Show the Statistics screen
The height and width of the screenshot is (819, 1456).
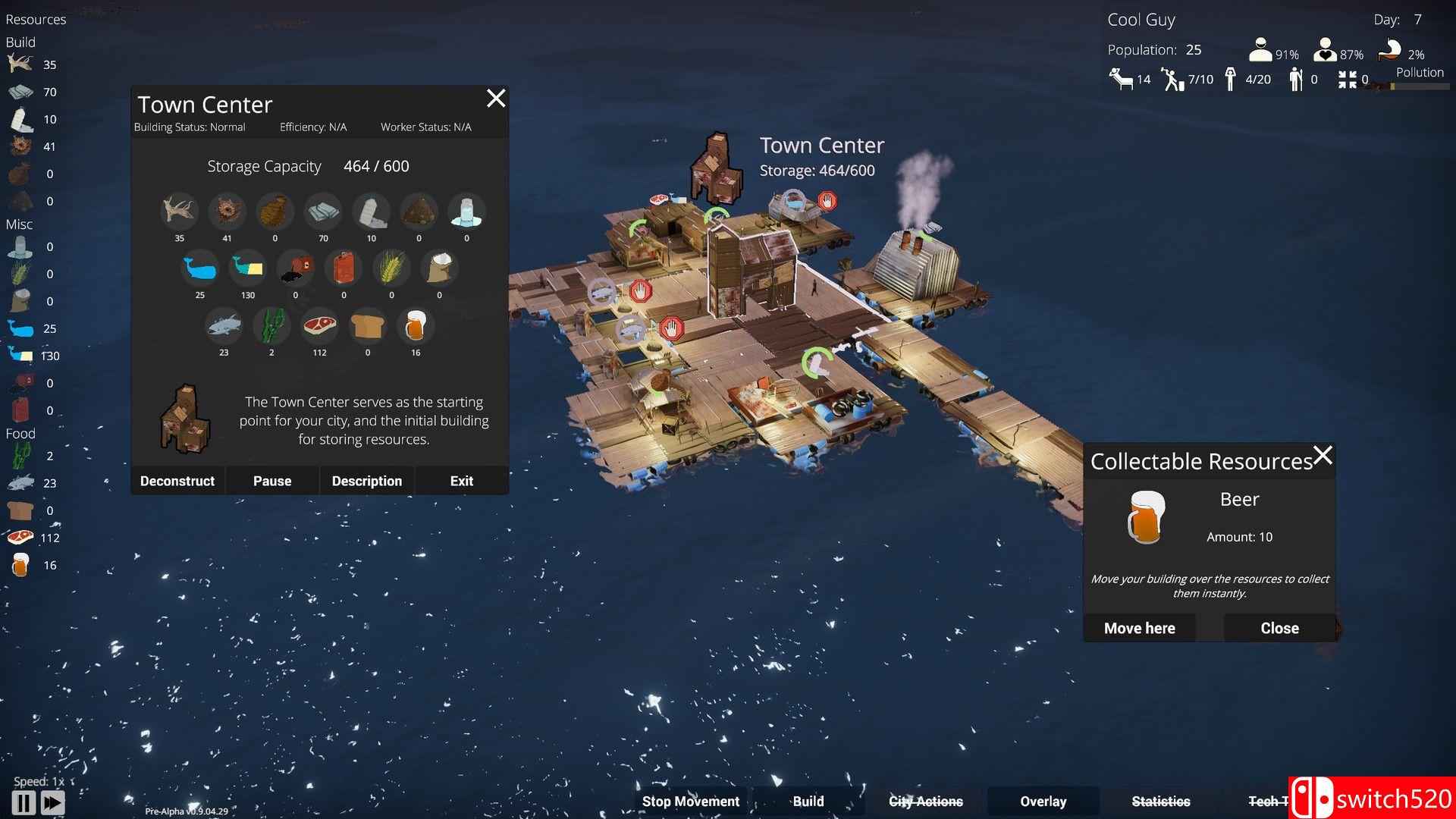(1160, 802)
